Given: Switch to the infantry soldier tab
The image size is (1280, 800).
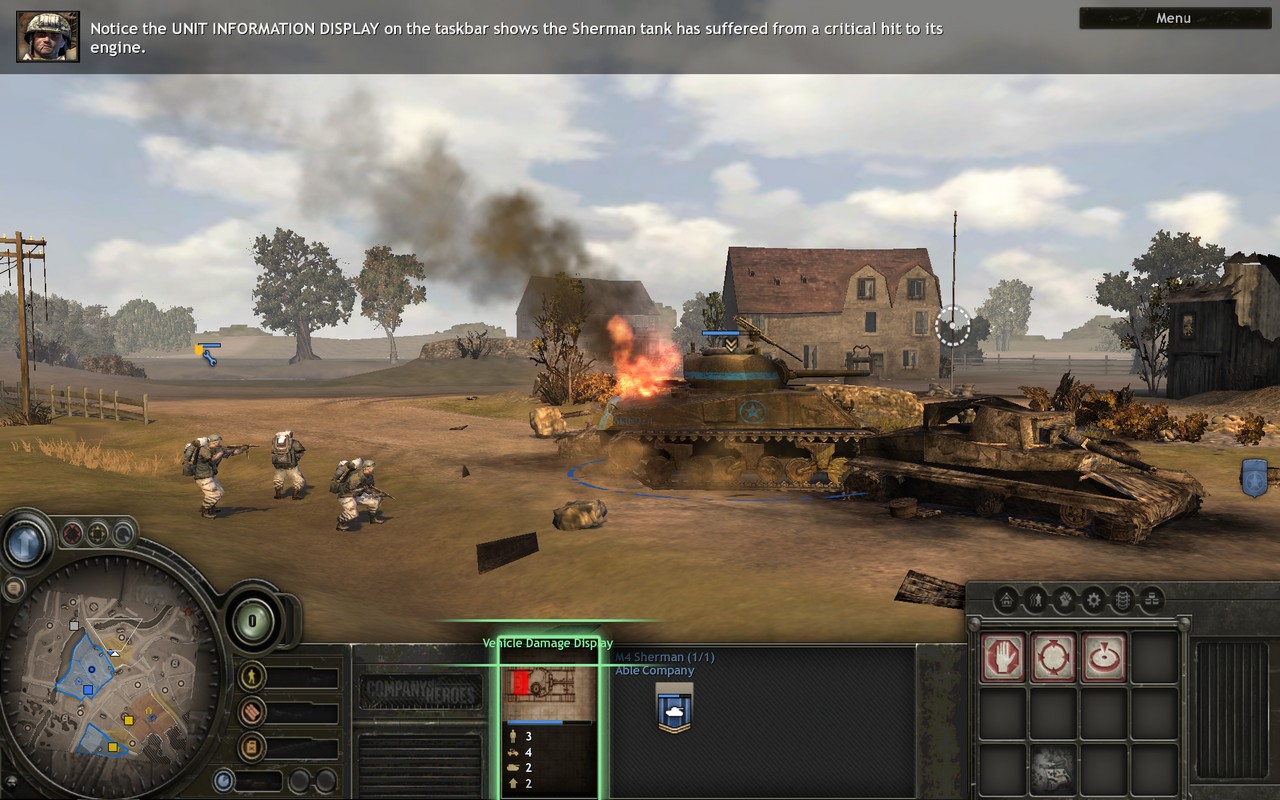Looking at the screenshot, I should point(1036,600).
